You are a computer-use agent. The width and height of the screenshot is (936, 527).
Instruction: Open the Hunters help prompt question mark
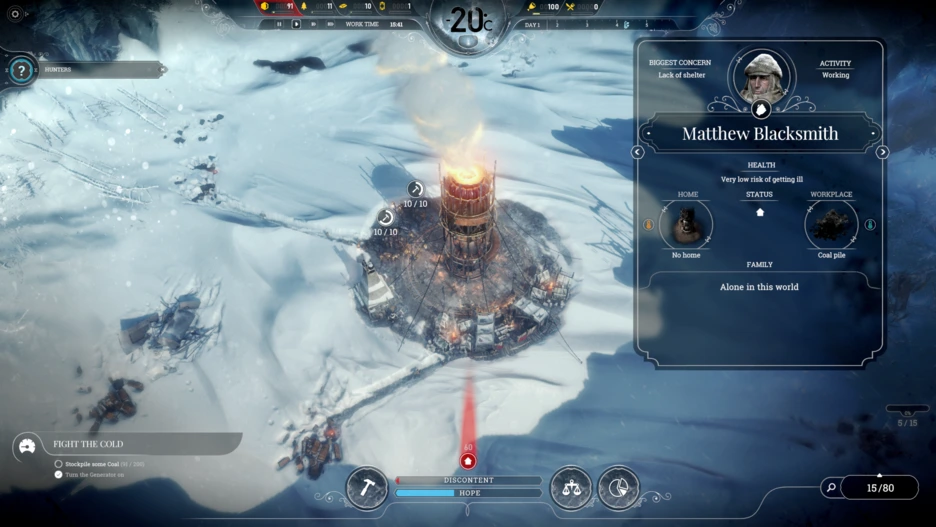pyautogui.click(x=20, y=70)
